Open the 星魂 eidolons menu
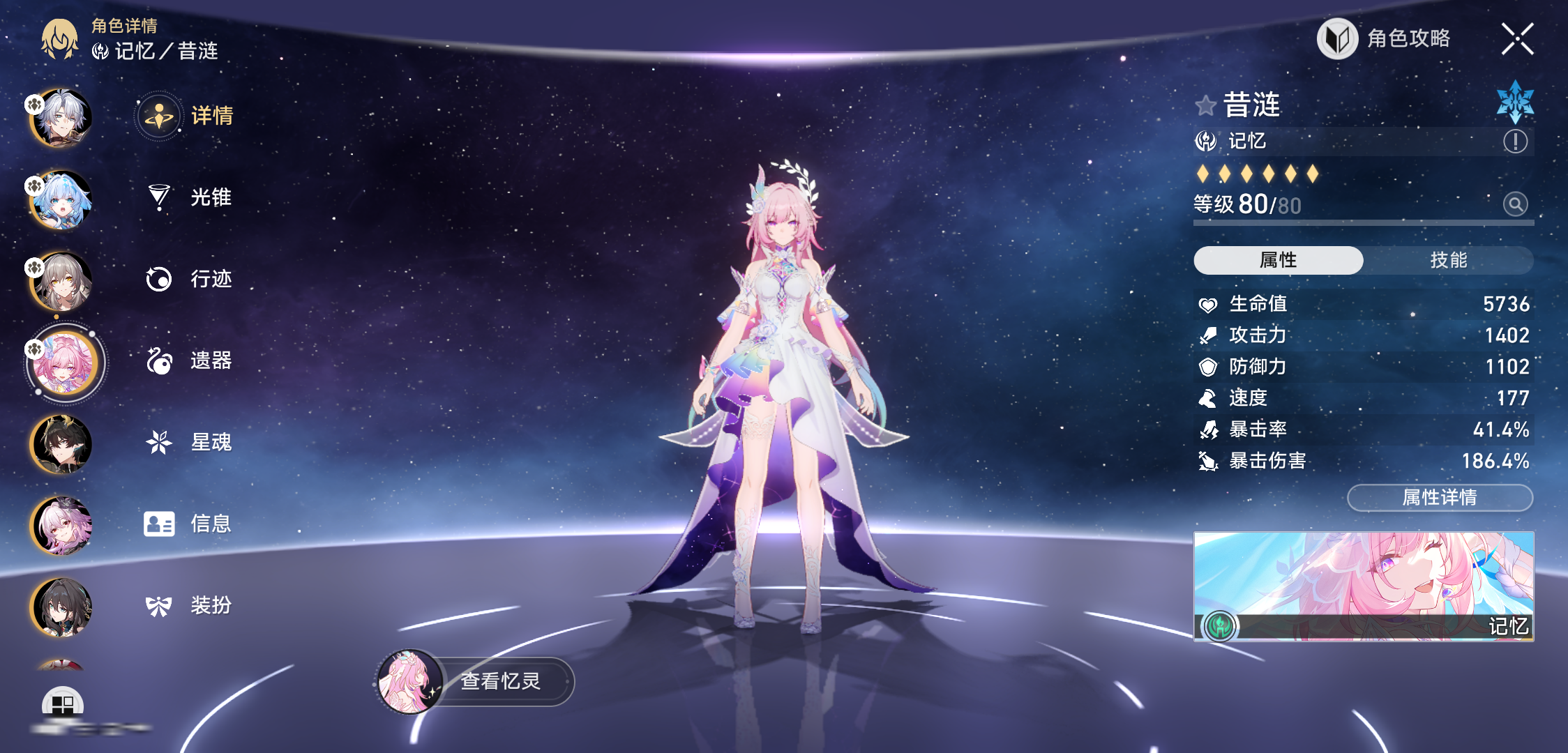1568x753 pixels. tap(188, 442)
